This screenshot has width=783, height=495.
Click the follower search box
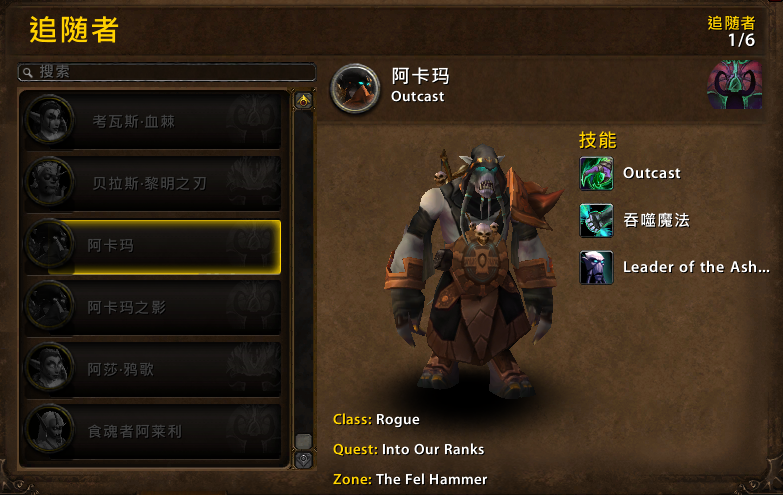[170, 72]
